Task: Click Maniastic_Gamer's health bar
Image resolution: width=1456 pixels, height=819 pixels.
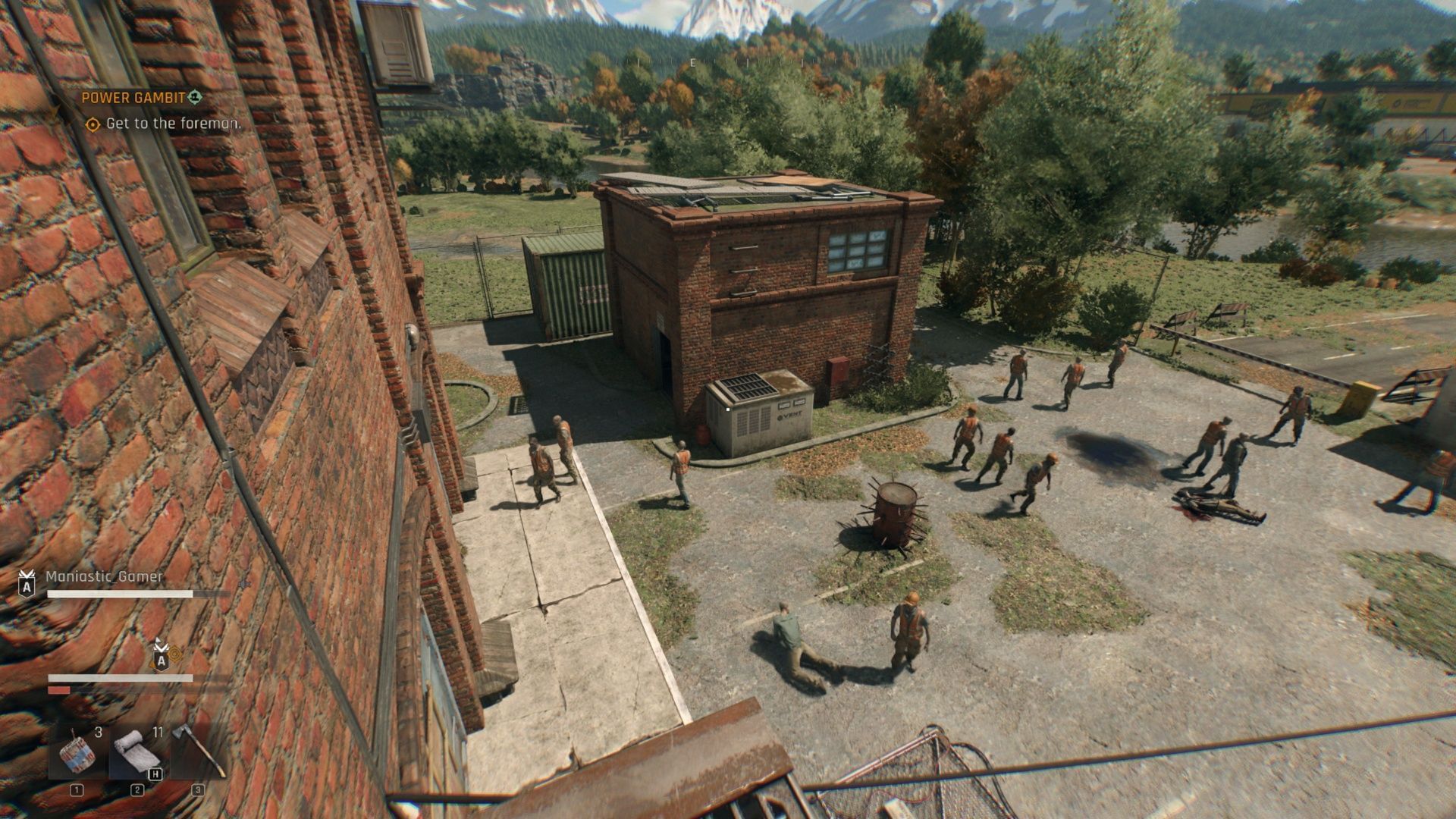Action: click(x=120, y=593)
